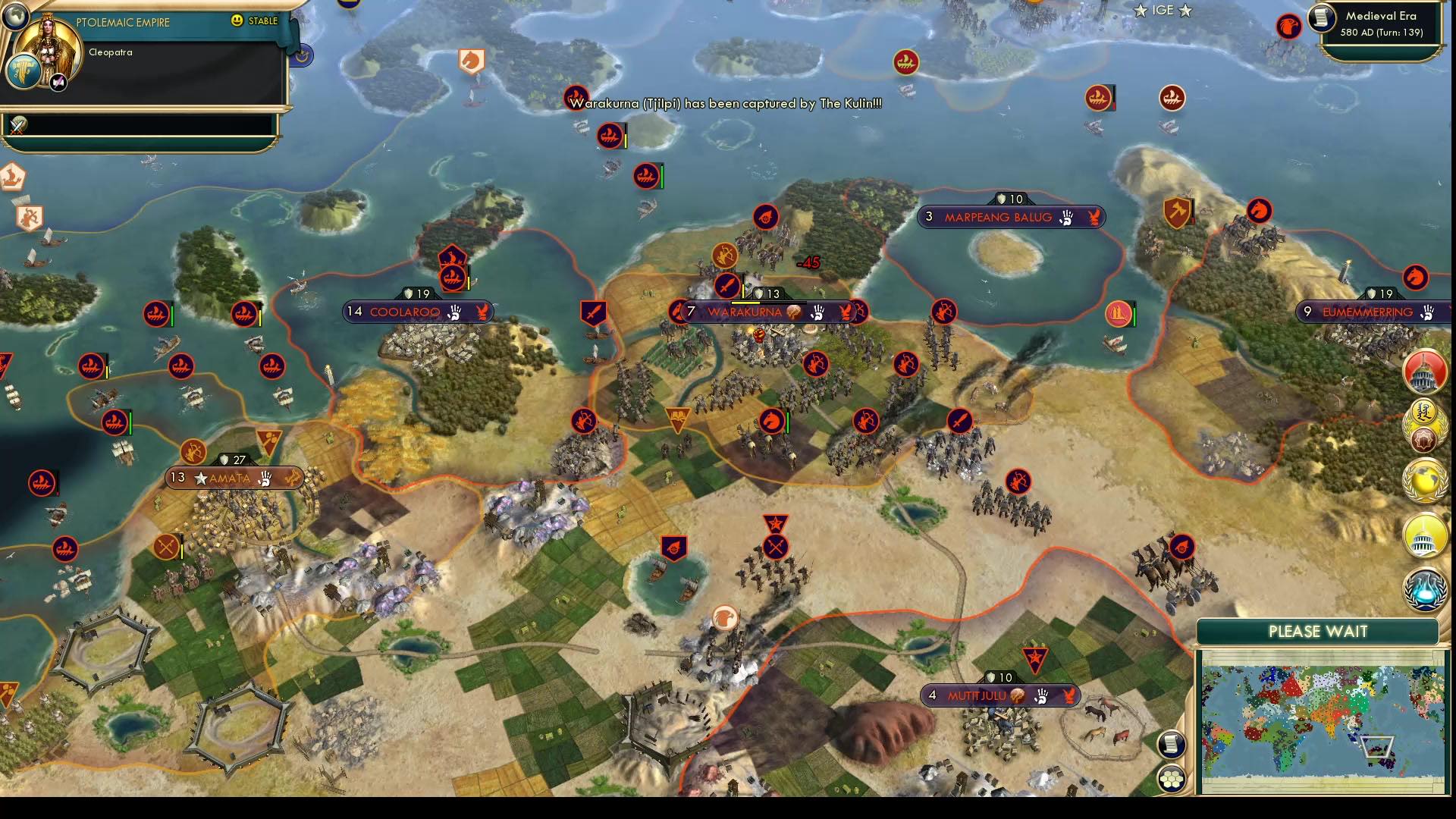Select a trireme unit flag near Coolaroo
Image resolution: width=1456 pixels, height=819 pixels.
(x=453, y=276)
